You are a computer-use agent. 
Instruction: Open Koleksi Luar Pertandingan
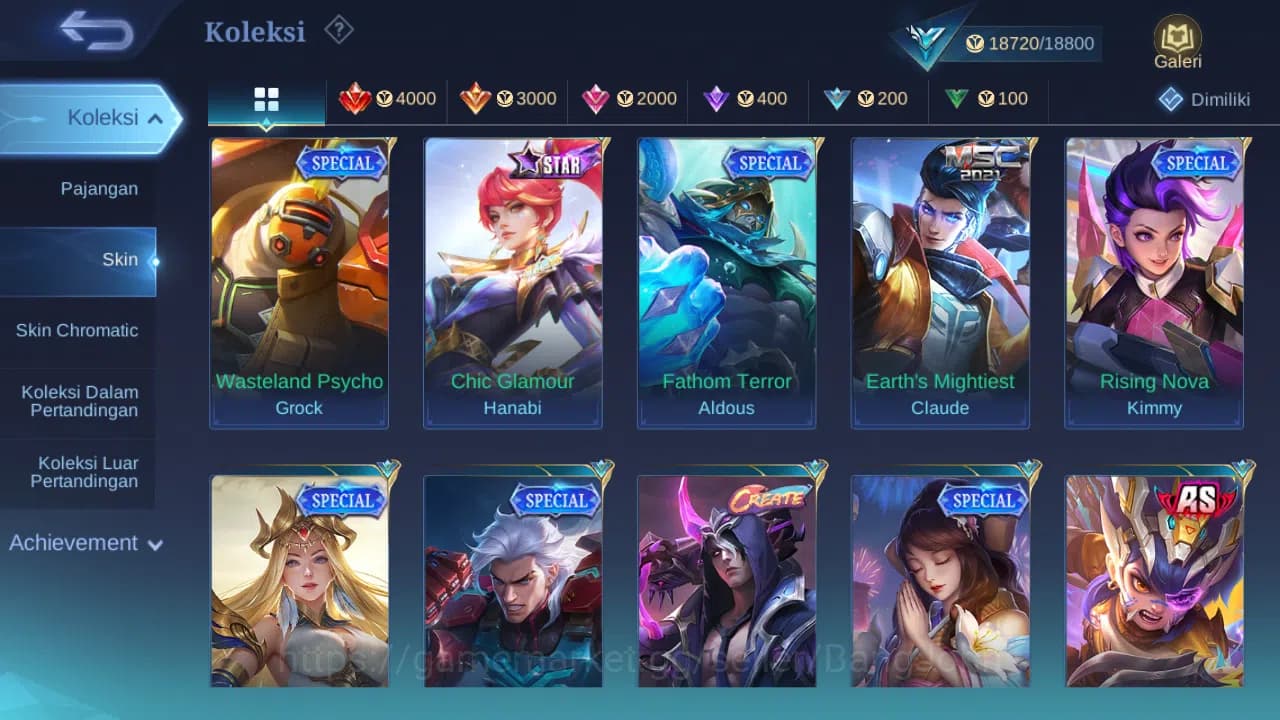pos(80,471)
